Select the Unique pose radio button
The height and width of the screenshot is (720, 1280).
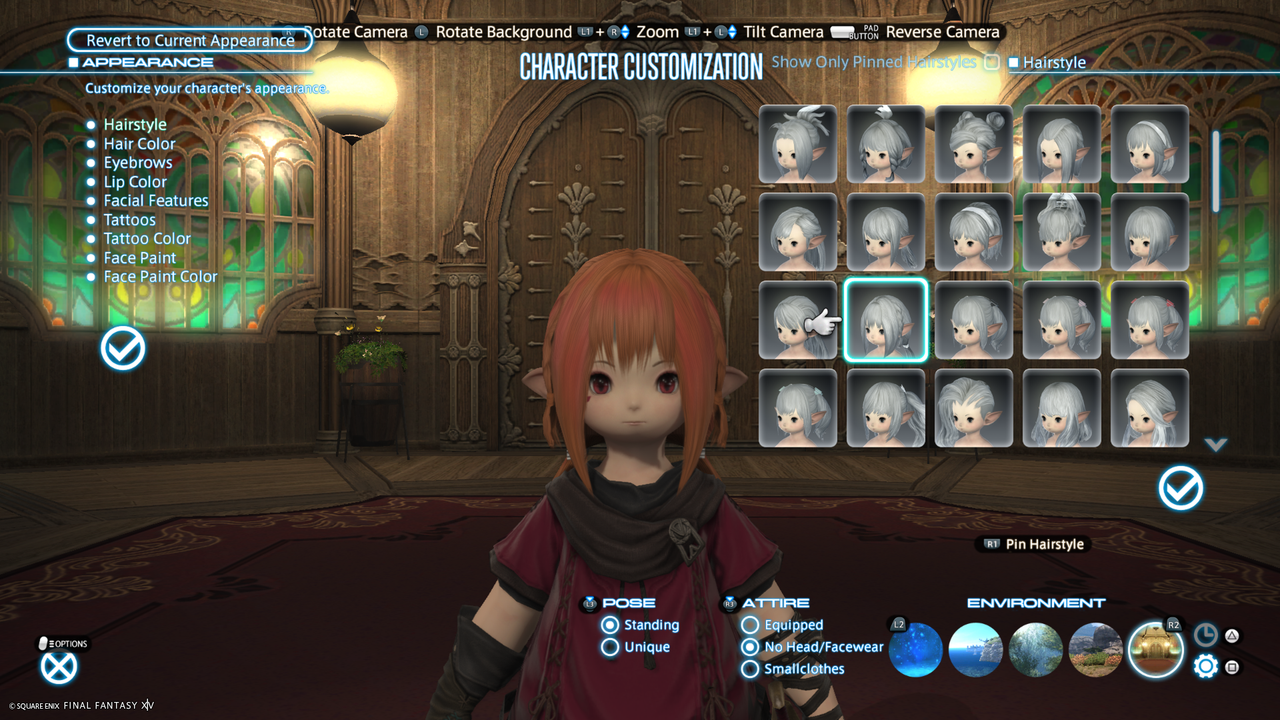(610, 646)
